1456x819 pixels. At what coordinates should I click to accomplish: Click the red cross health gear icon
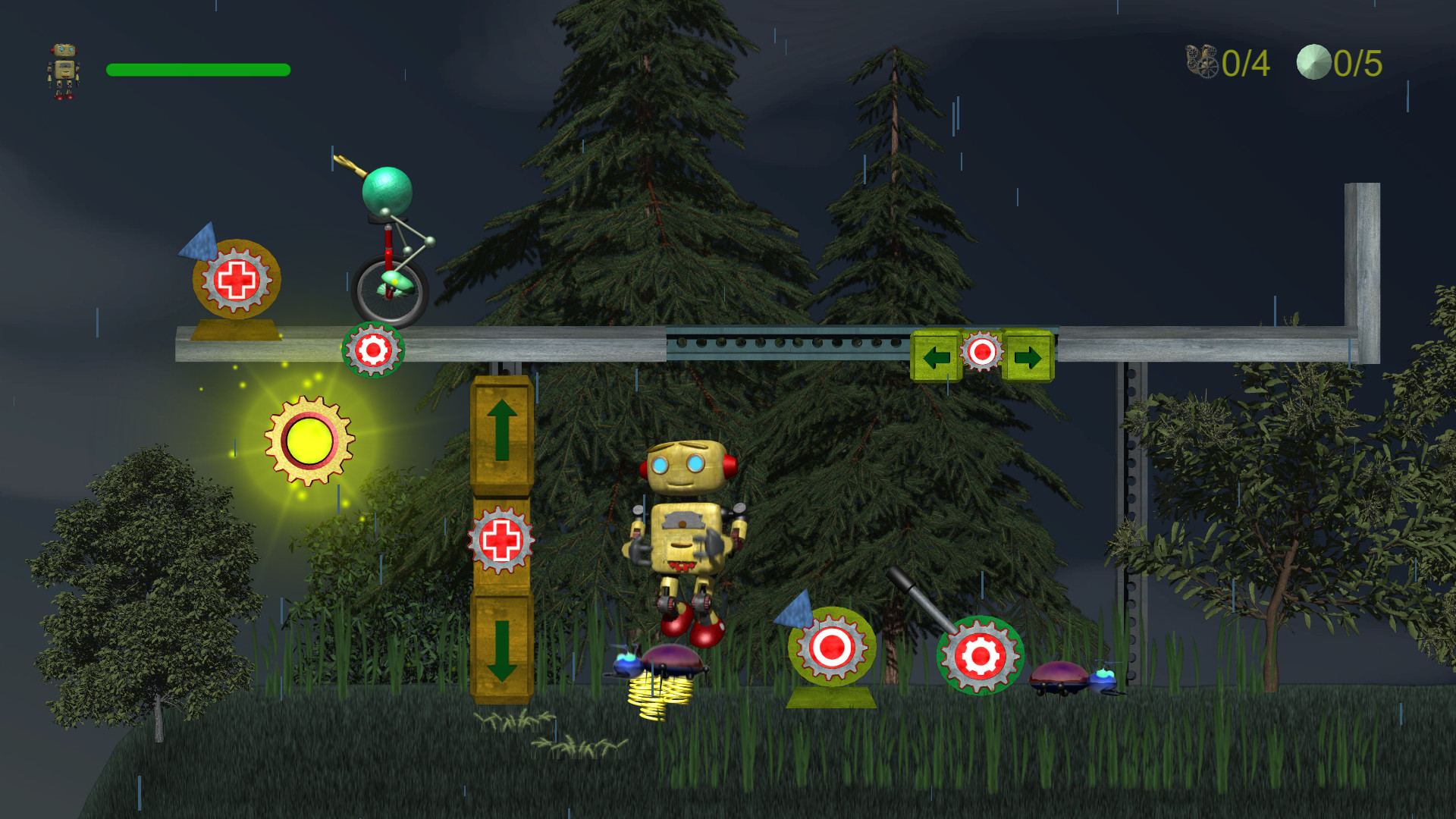click(x=238, y=281)
